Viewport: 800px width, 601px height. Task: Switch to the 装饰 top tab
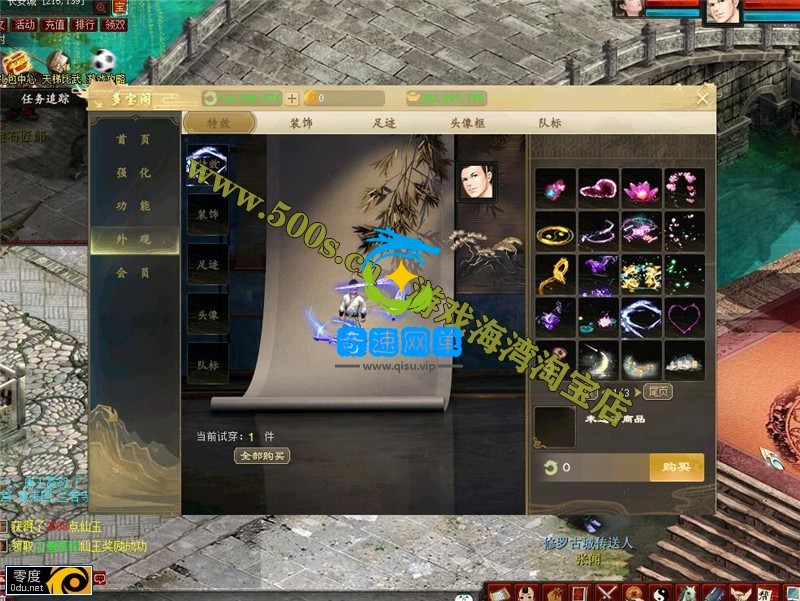[x=301, y=123]
